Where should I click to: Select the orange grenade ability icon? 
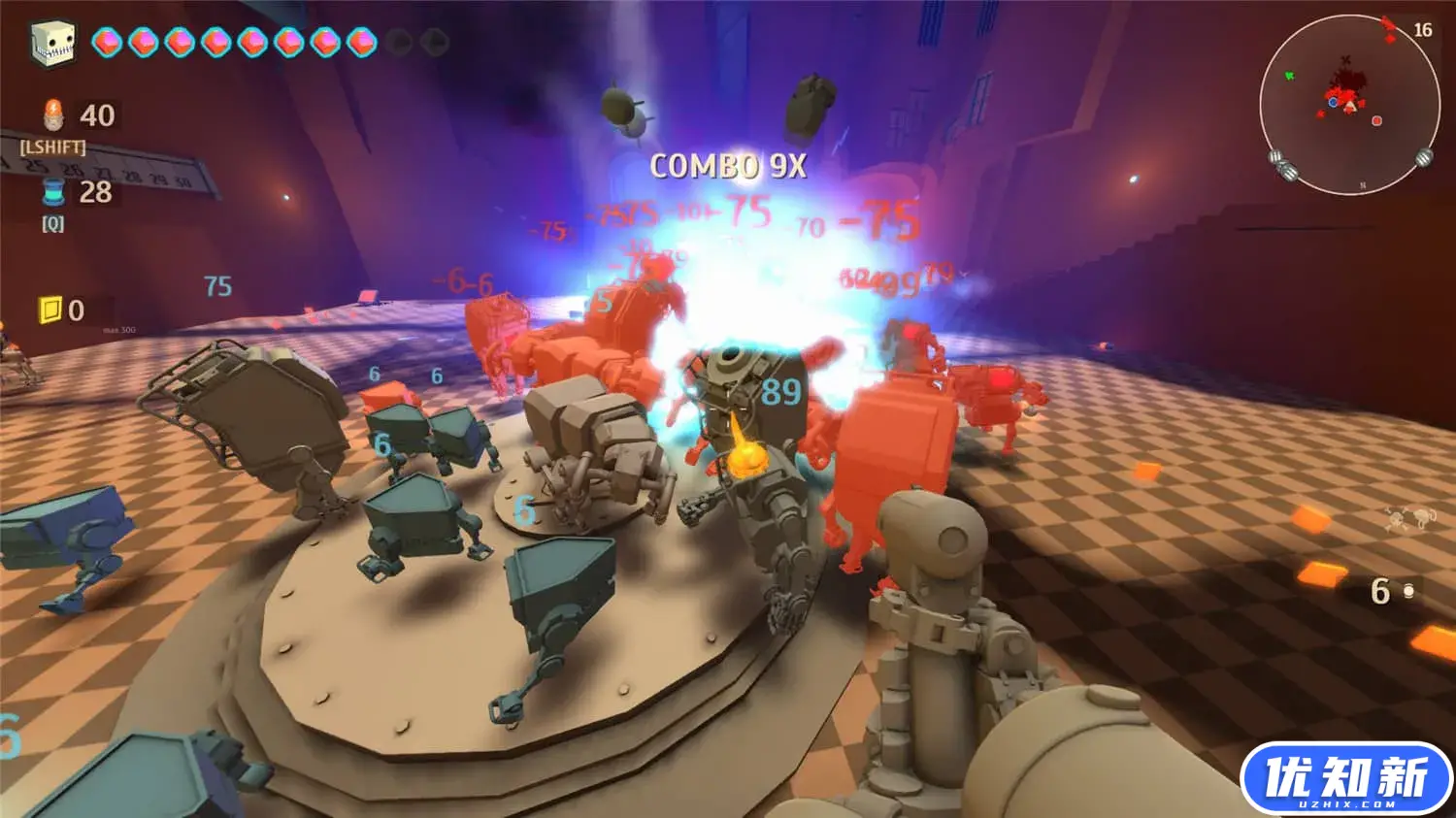point(53,115)
